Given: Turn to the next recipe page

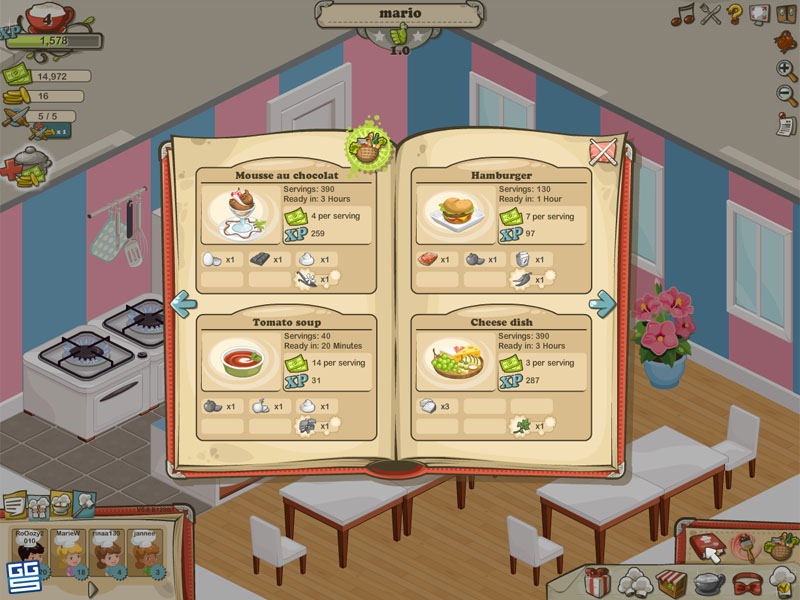Looking at the screenshot, I should click(x=603, y=302).
